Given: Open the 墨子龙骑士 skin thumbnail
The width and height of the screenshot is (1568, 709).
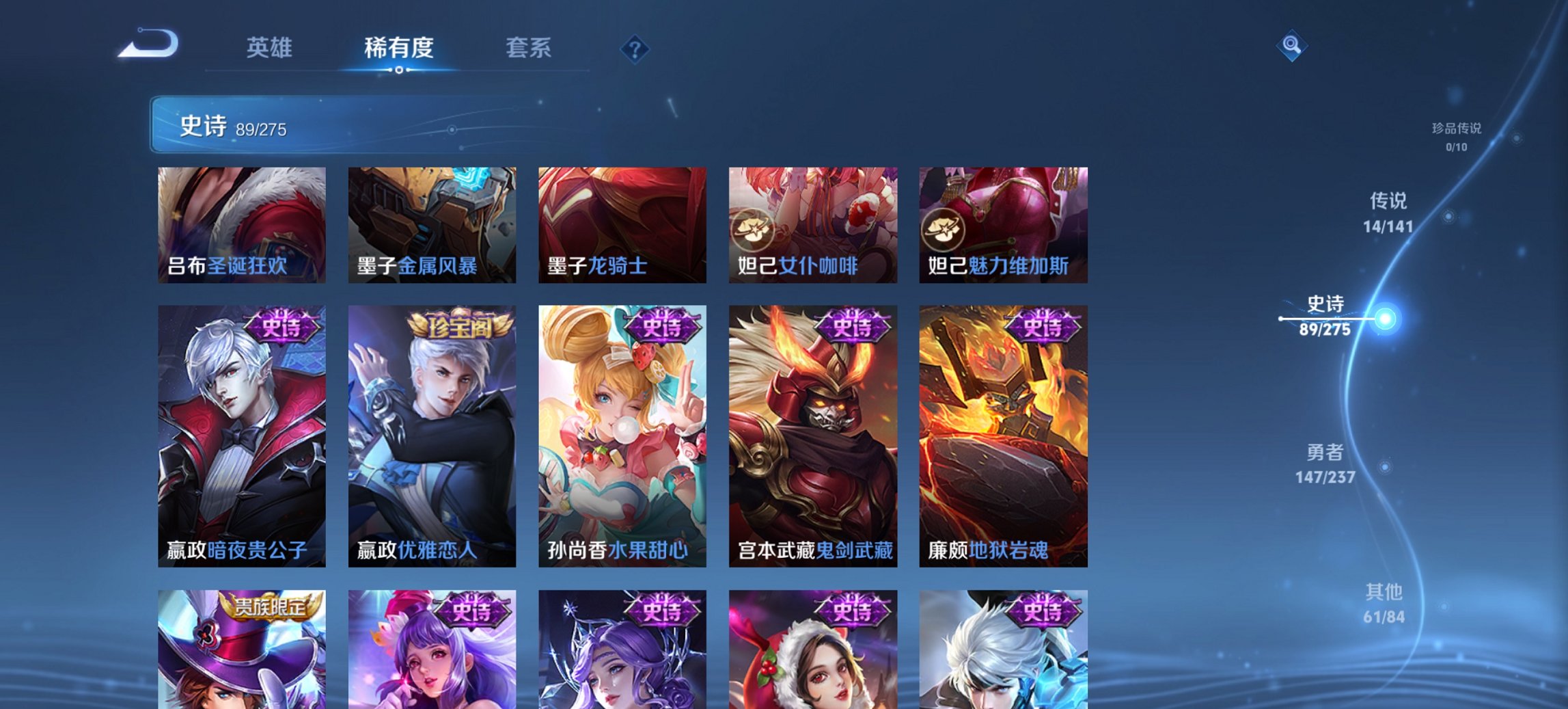Looking at the screenshot, I should [622, 226].
